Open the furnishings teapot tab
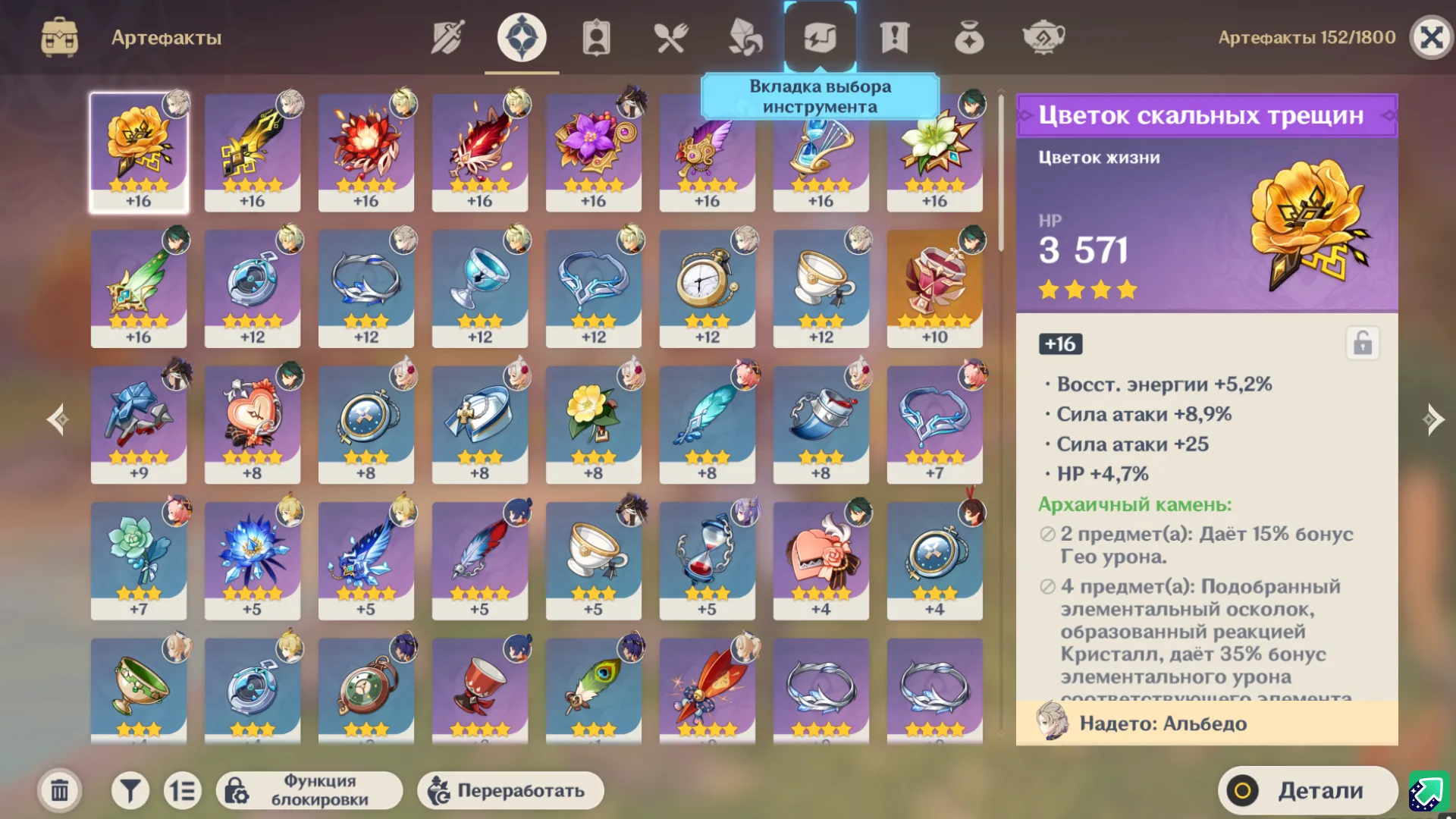The height and width of the screenshot is (819, 1456). [1045, 36]
